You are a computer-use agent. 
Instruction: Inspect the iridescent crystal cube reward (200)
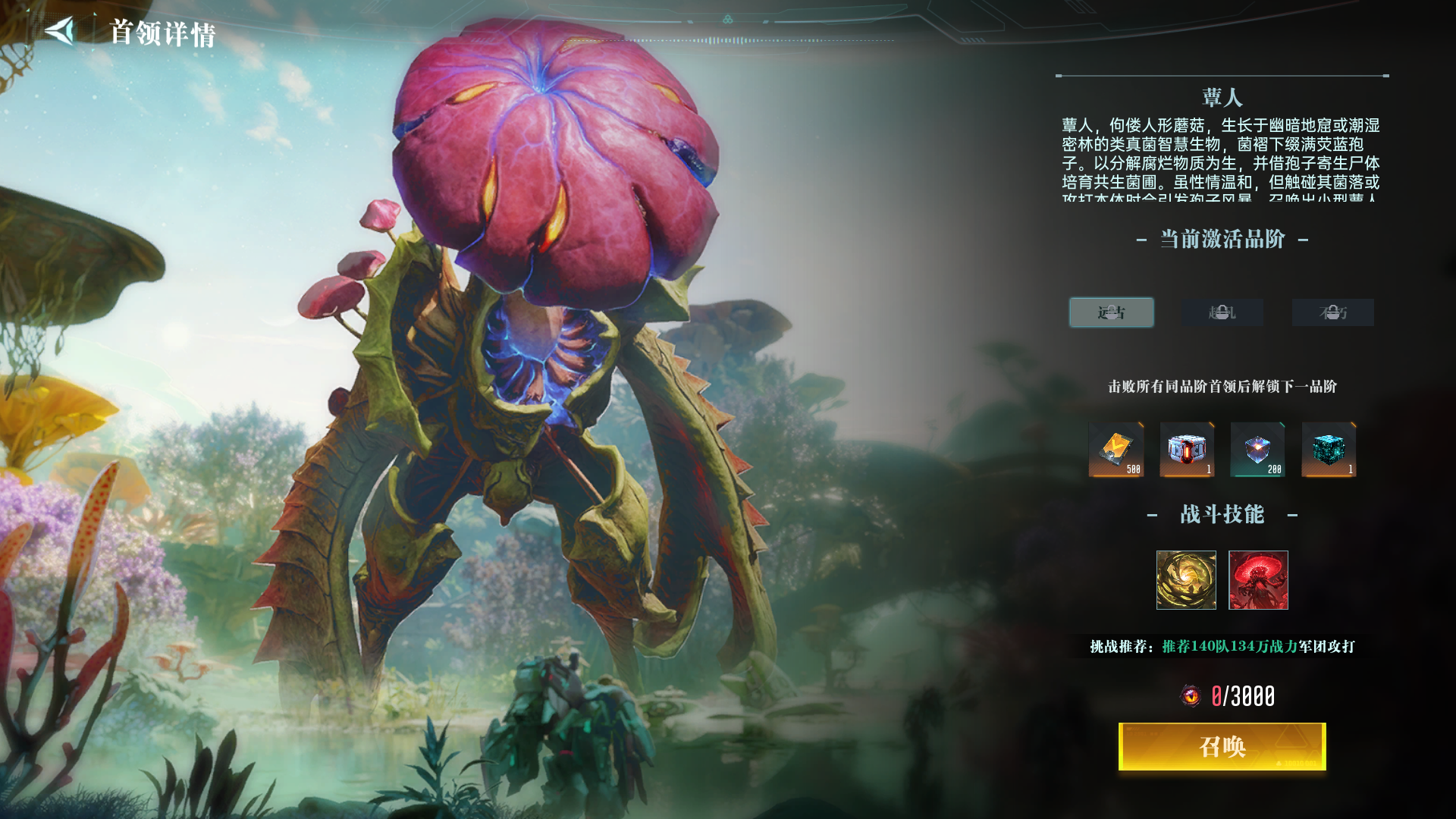click(x=1257, y=450)
